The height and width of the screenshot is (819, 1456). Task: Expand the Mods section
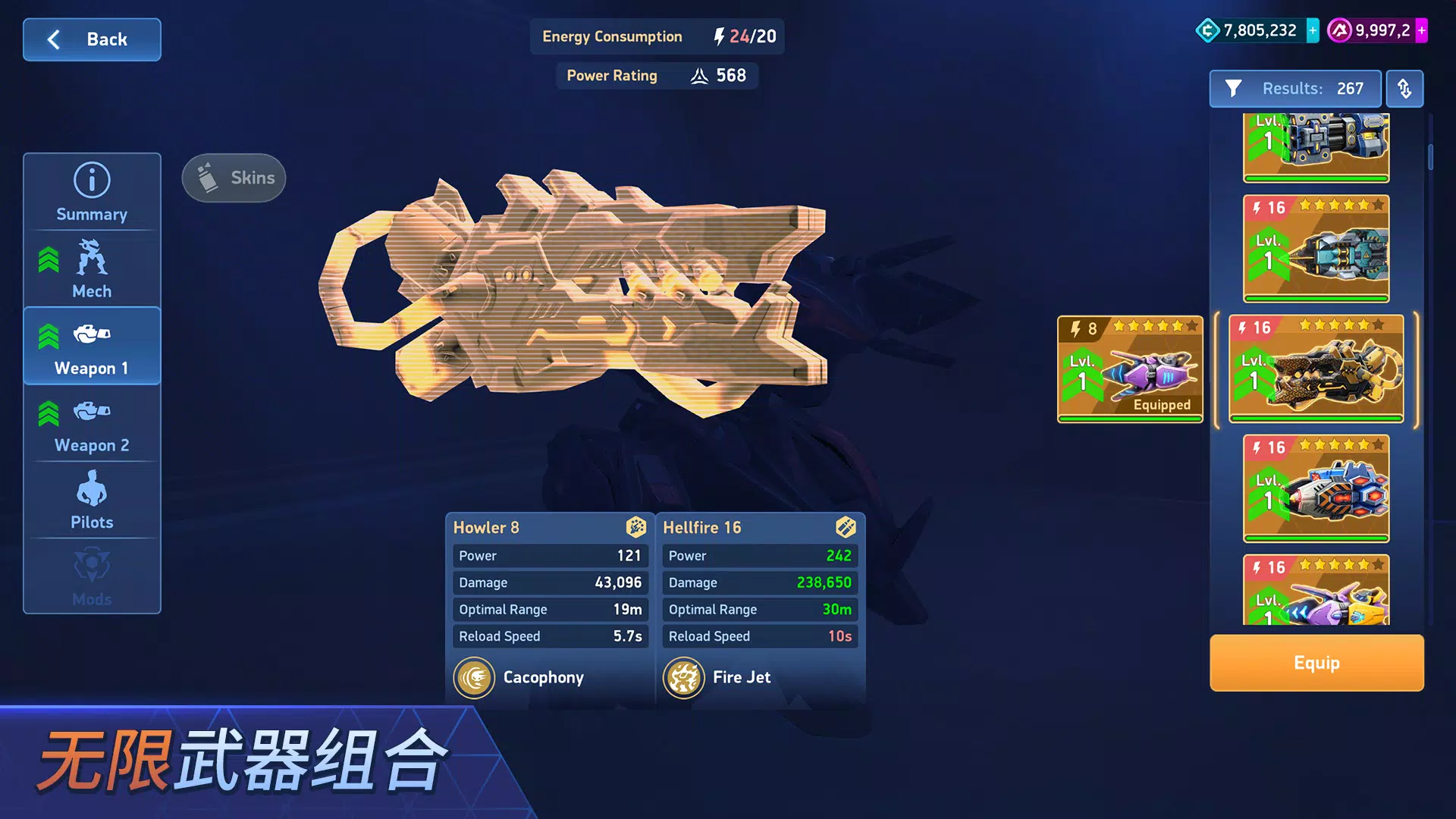91,576
